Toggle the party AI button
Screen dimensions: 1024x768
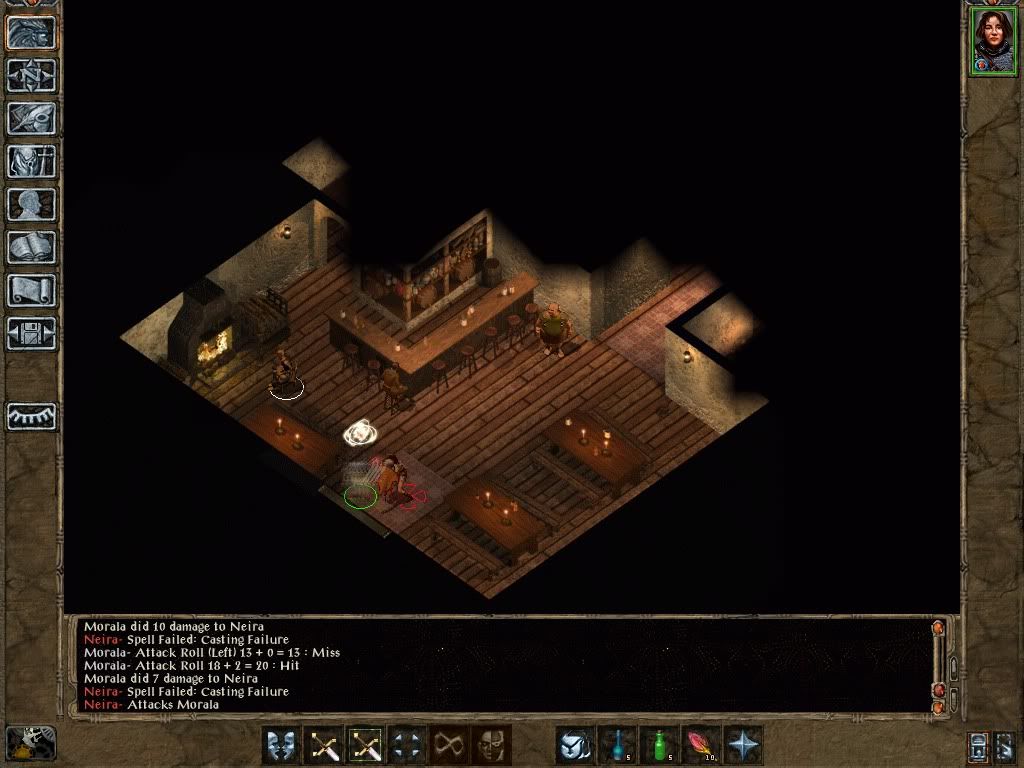point(31,415)
